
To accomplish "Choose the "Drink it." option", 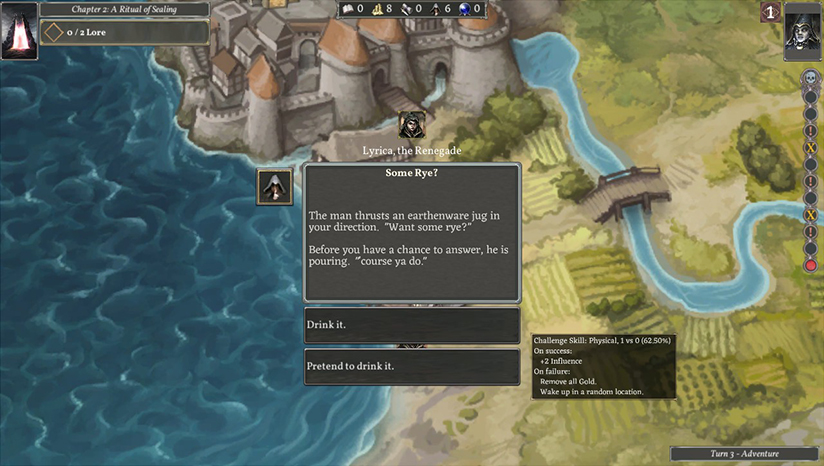I will click(411, 326).
